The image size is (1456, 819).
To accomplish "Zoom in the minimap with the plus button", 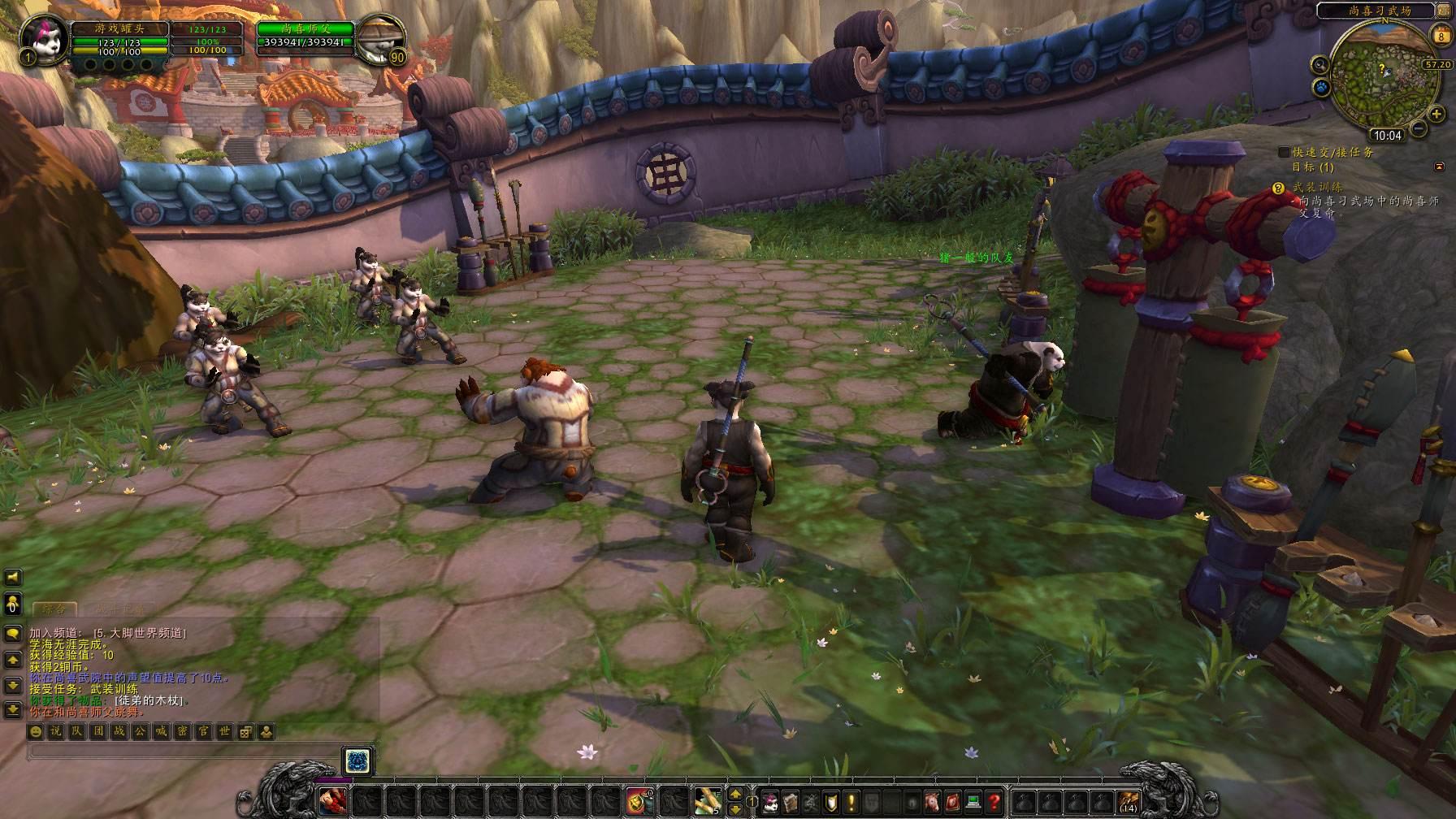I will [x=1437, y=114].
